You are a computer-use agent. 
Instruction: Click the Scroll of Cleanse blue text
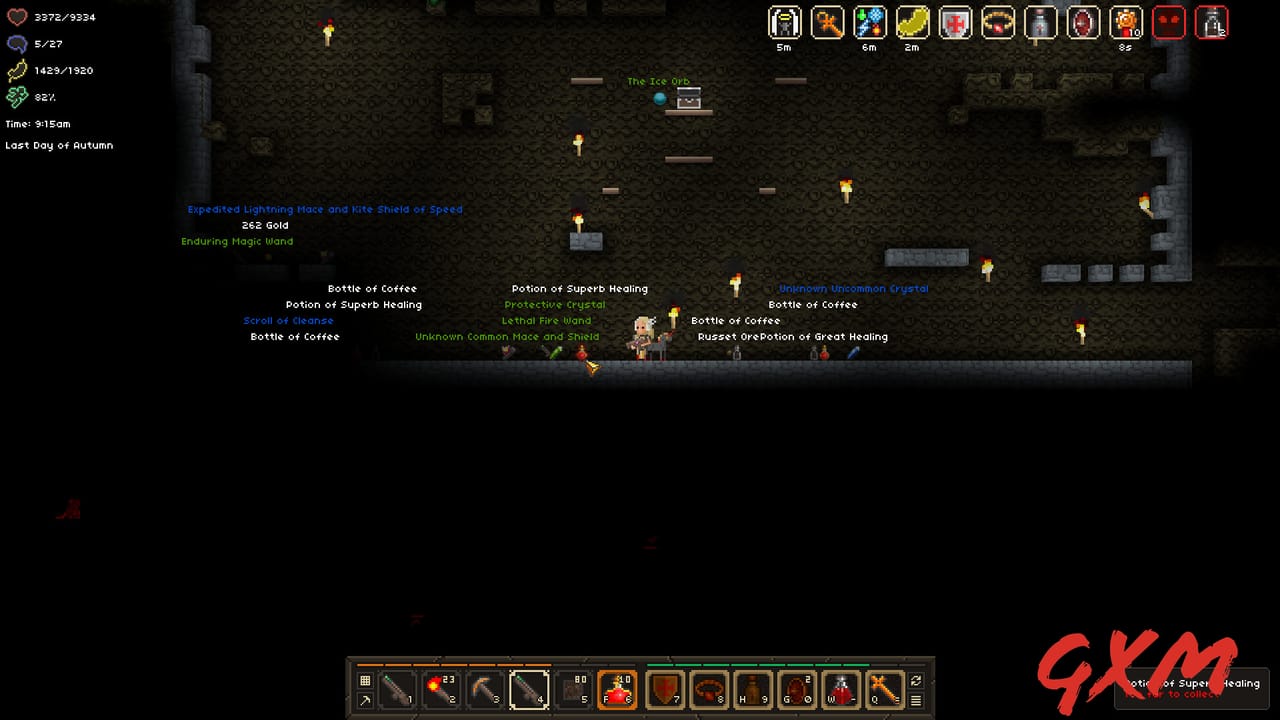288,320
